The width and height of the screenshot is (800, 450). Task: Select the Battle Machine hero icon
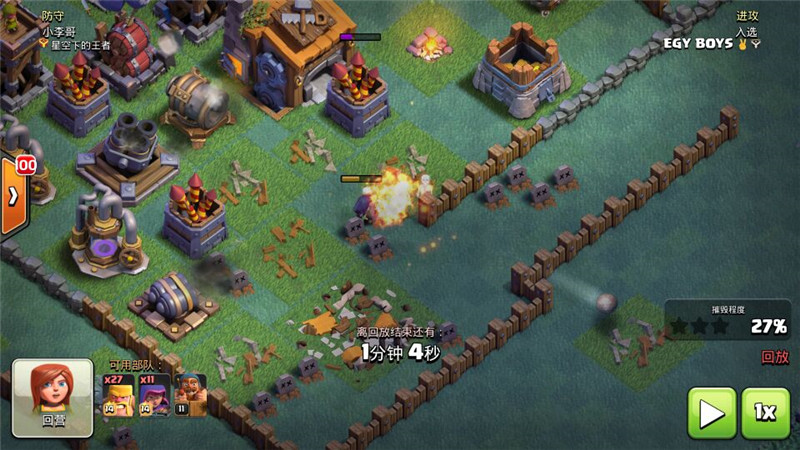click(x=189, y=394)
